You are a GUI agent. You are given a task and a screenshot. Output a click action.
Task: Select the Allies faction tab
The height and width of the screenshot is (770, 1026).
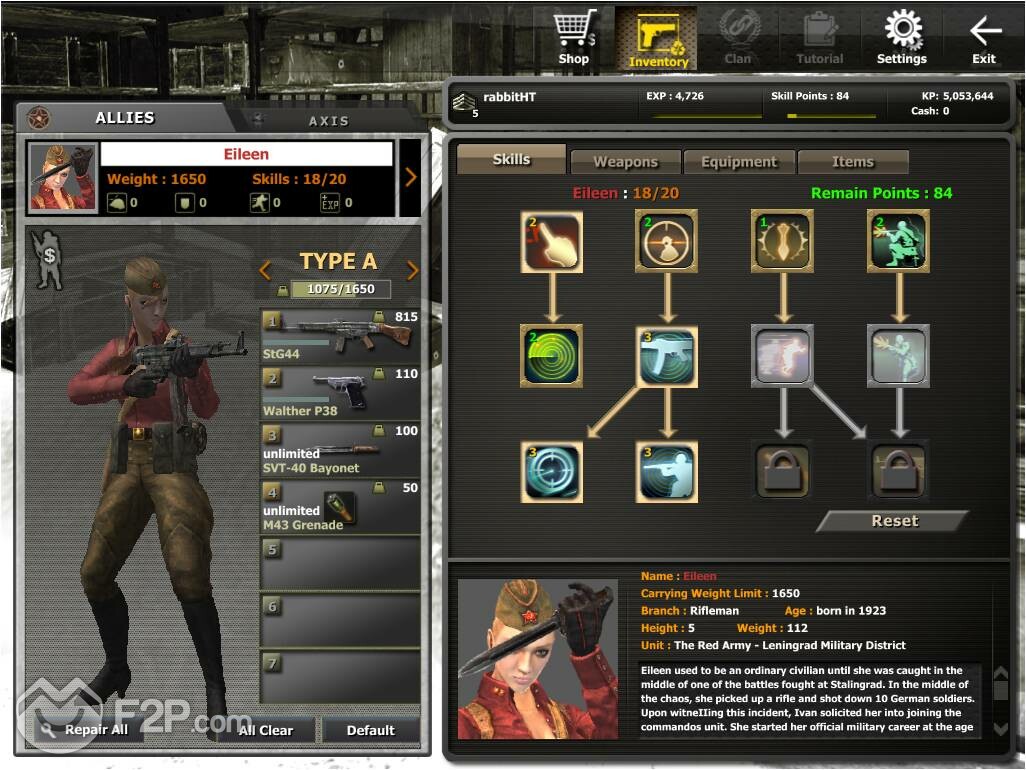click(125, 118)
